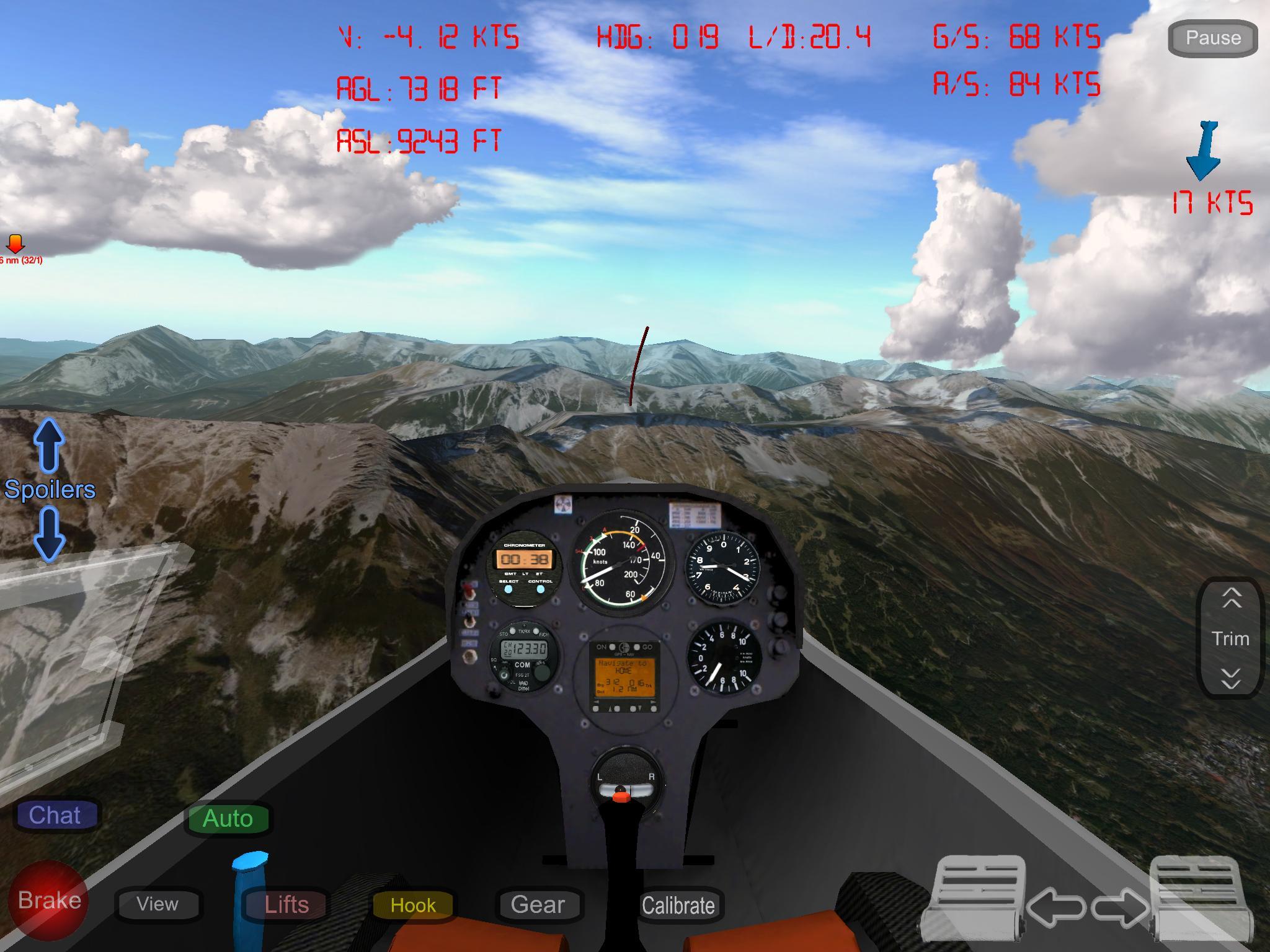Click the upper Trim chevron
1270x952 pixels.
[x=1230, y=597]
